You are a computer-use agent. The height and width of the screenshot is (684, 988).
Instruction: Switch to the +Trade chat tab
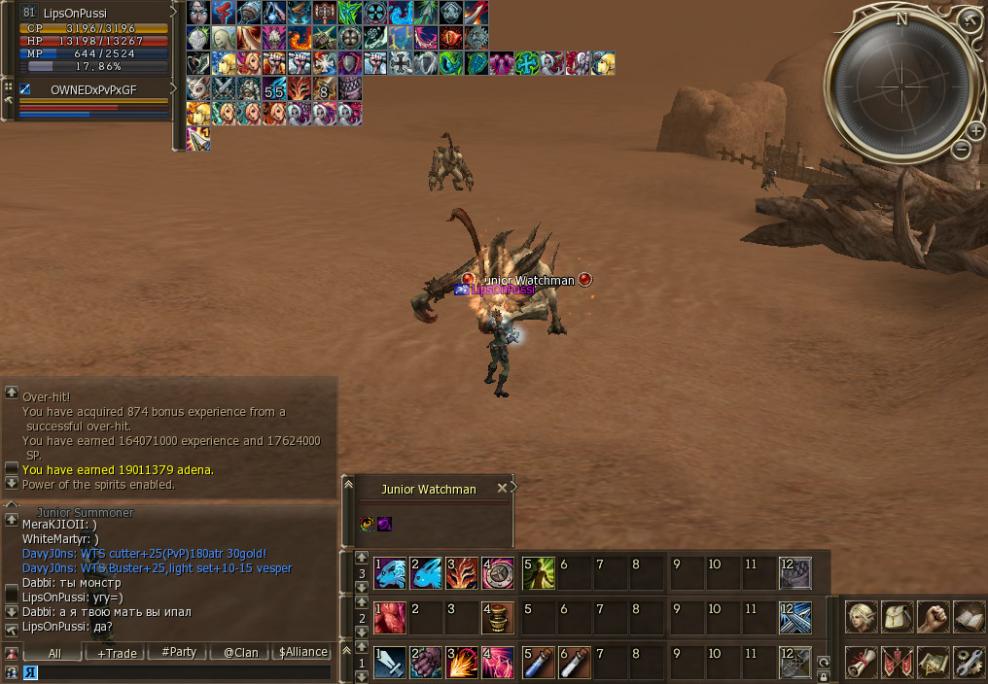pyautogui.click(x=116, y=652)
